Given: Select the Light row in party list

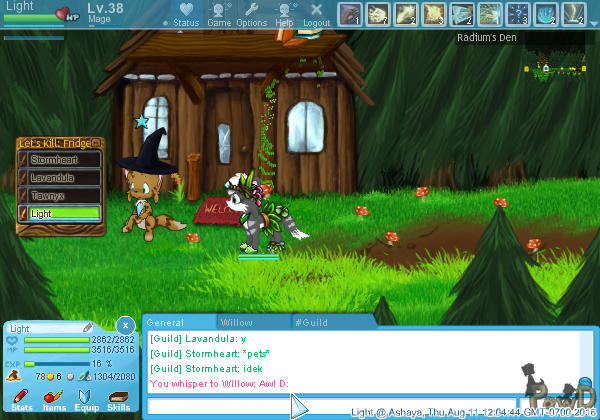Looking at the screenshot, I should (60, 213).
